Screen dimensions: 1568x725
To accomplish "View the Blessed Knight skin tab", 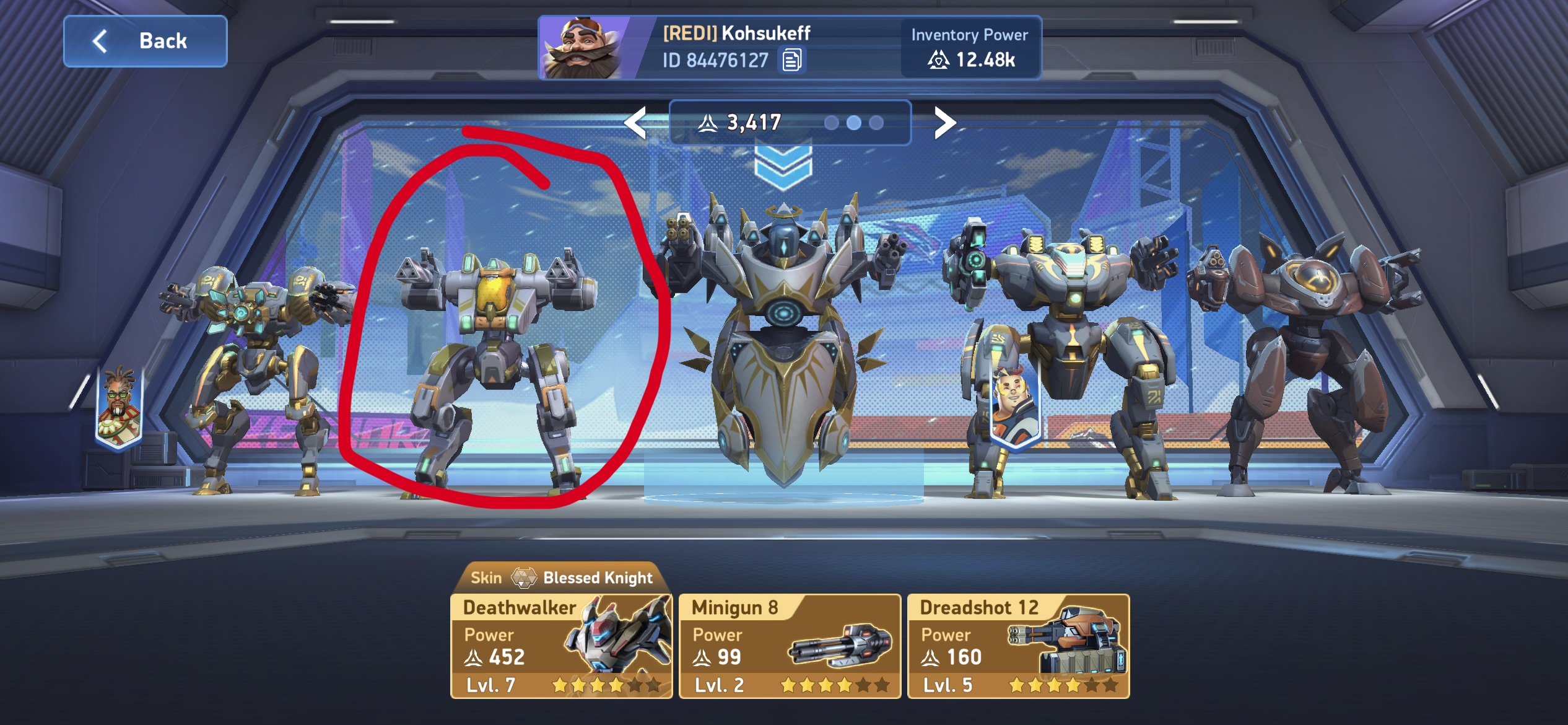I will tap(561, 578).
